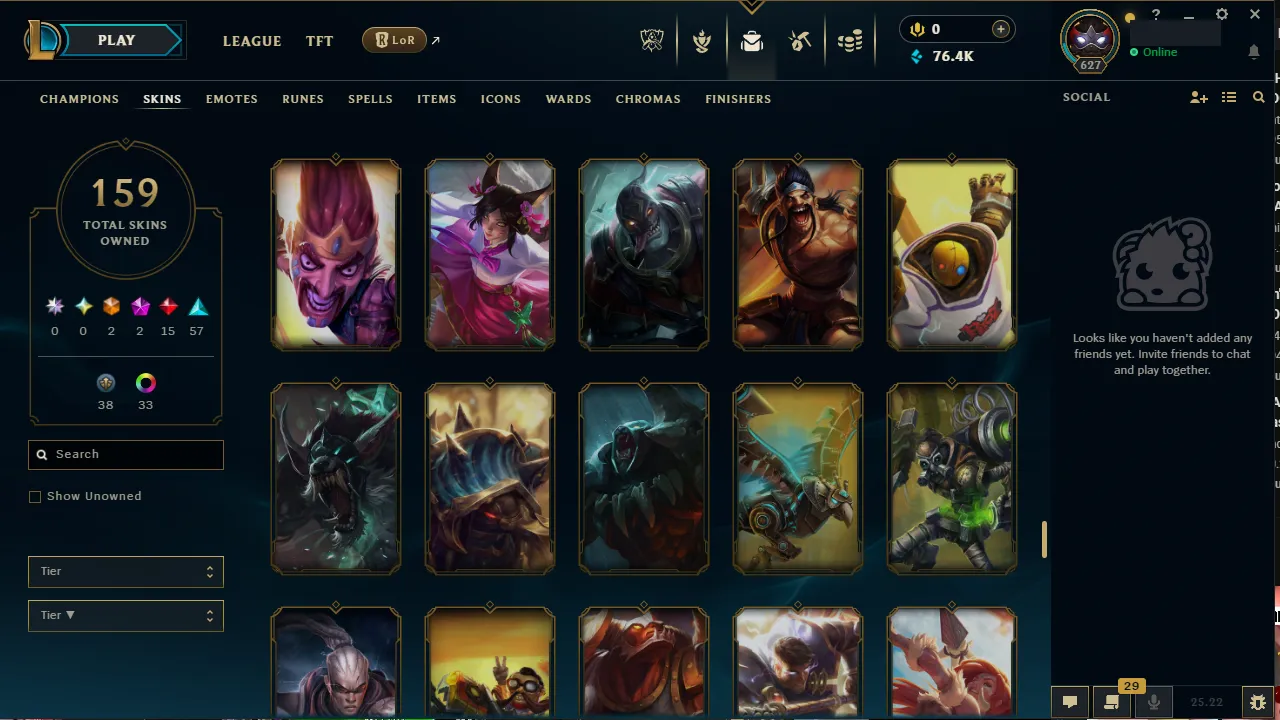Click the skin Search input field
Screen dimensions: 1280x720
[125, 454]
